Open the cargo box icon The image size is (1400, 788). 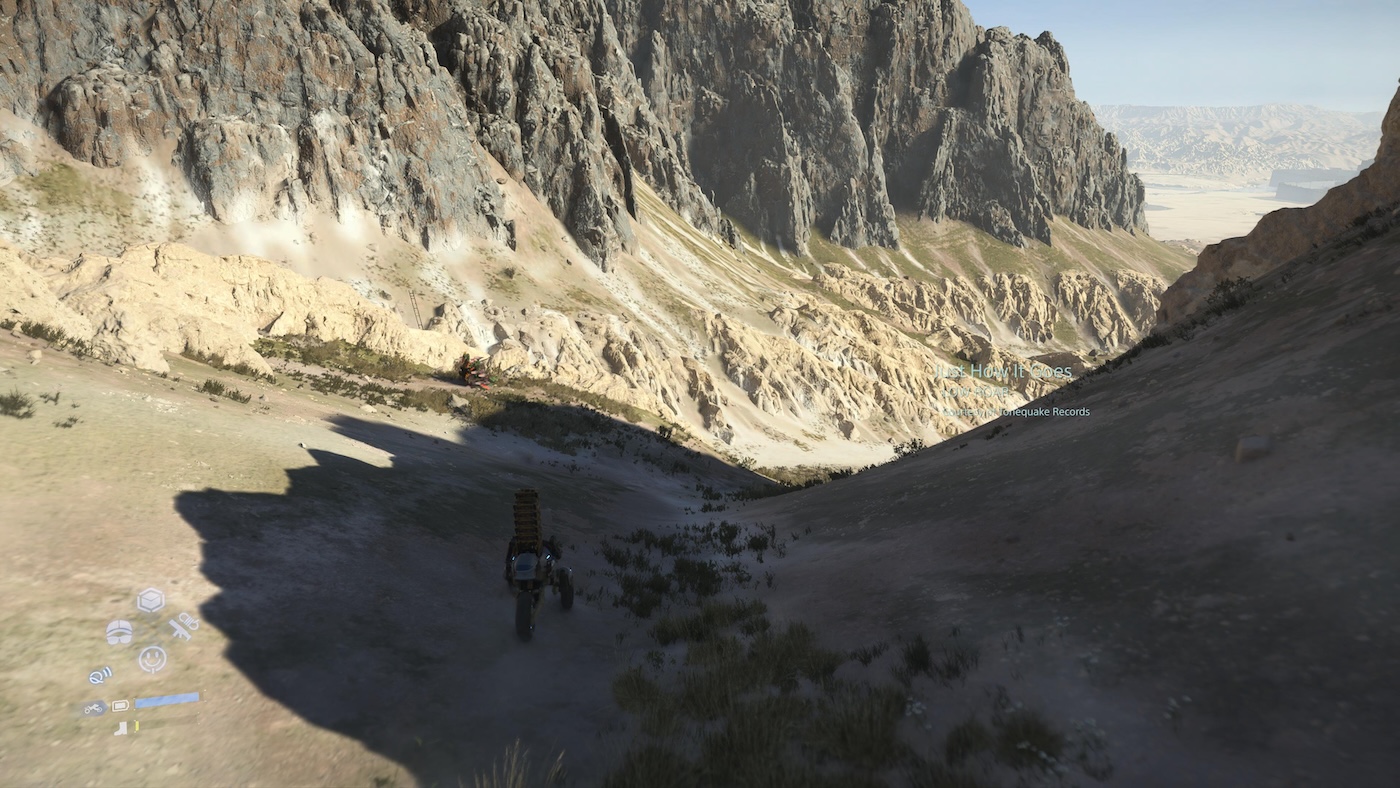click(150, 600)
